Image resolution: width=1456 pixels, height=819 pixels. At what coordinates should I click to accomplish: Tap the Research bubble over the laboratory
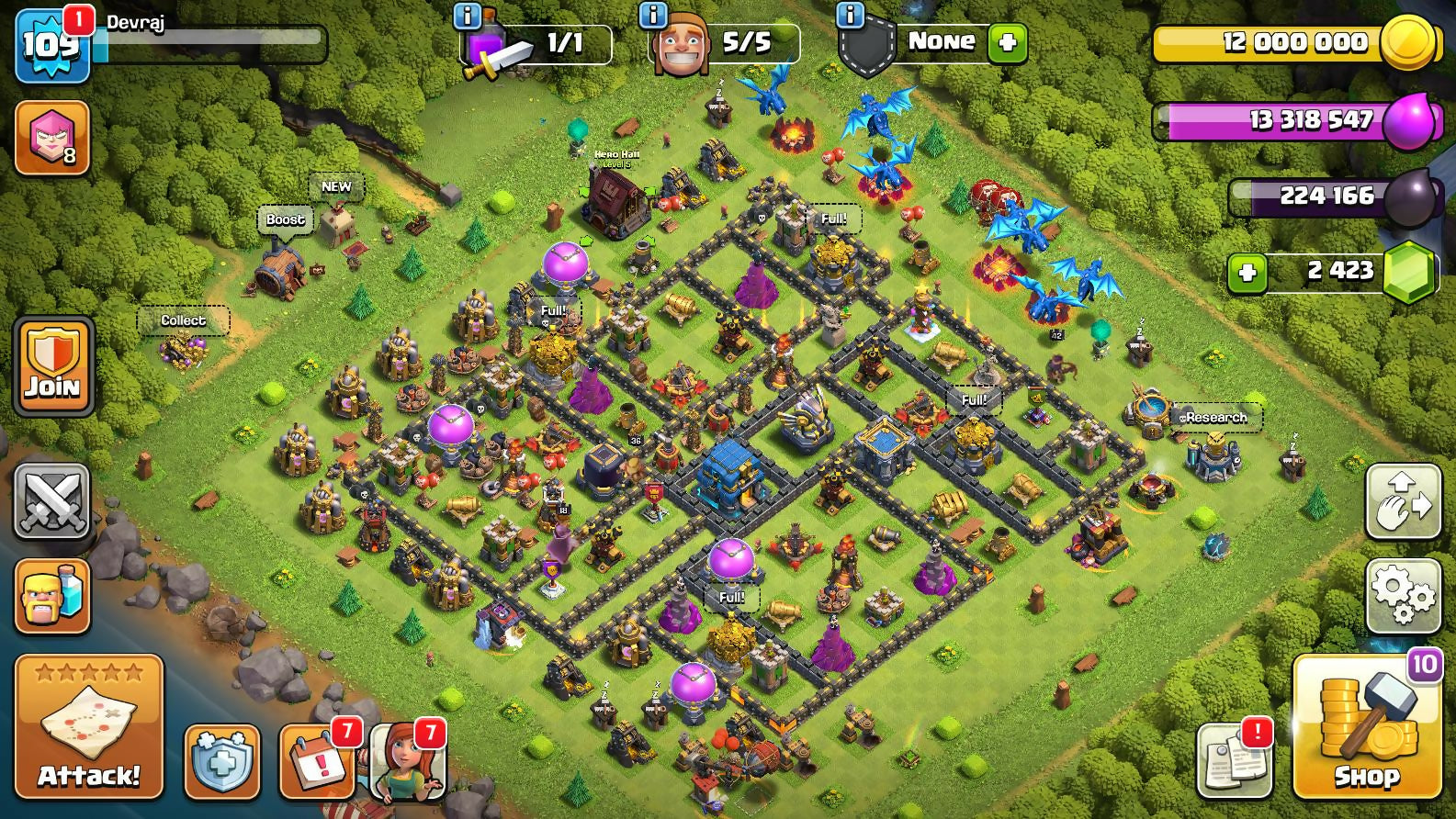[x=1215, y=418]
